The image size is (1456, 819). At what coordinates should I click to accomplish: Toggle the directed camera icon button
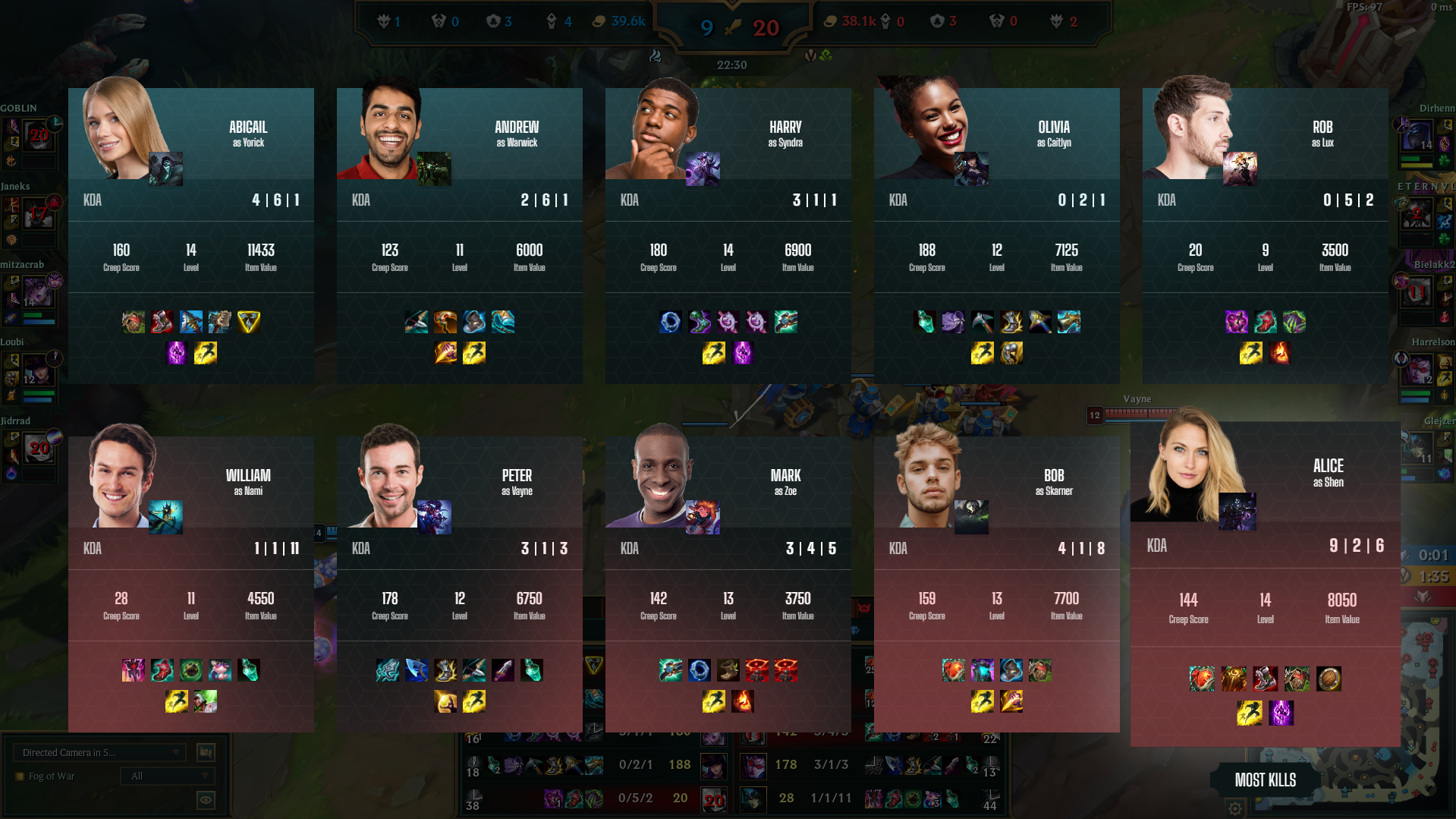(205, 752)
